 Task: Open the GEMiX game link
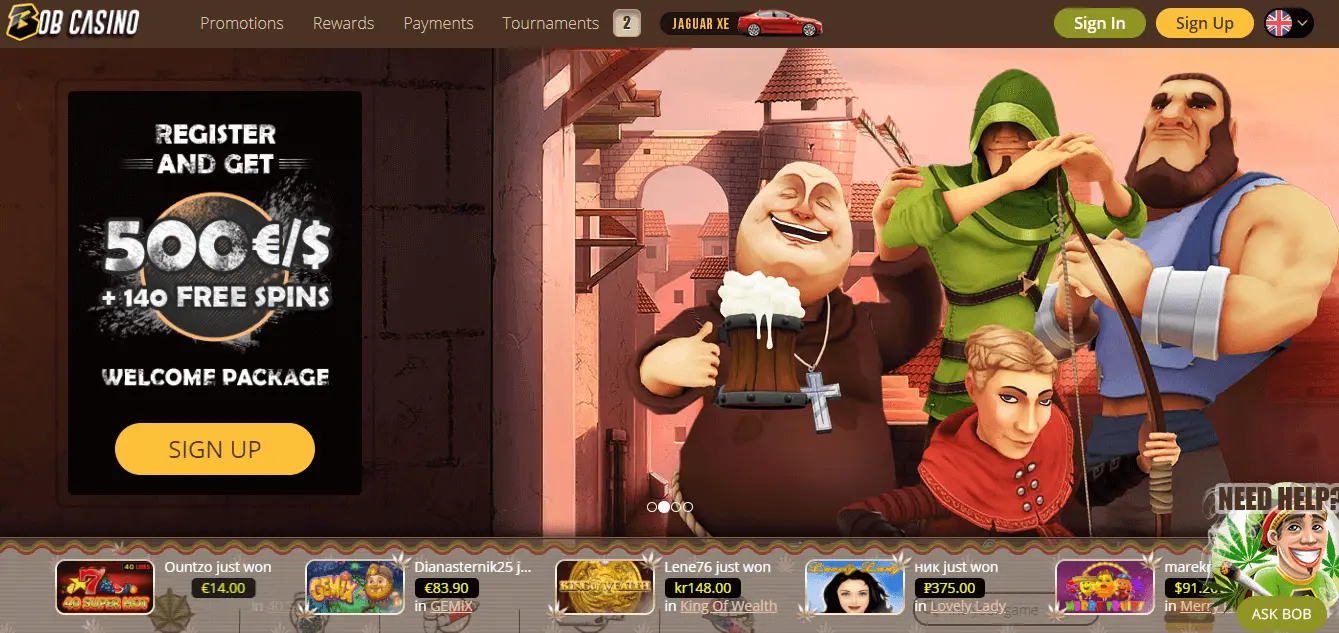point(451,606)
